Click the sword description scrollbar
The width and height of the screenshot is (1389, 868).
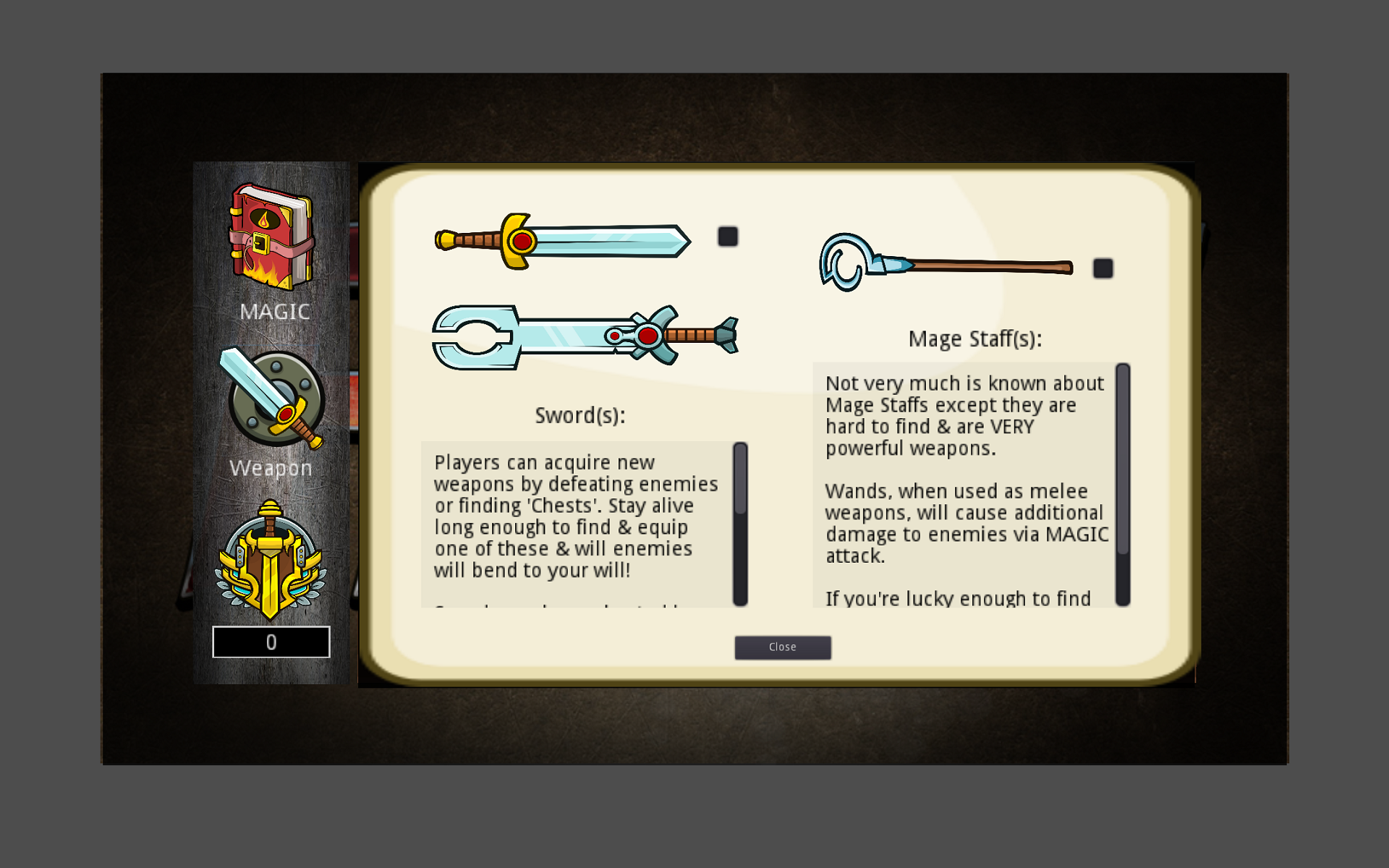[x=739, y=521]
